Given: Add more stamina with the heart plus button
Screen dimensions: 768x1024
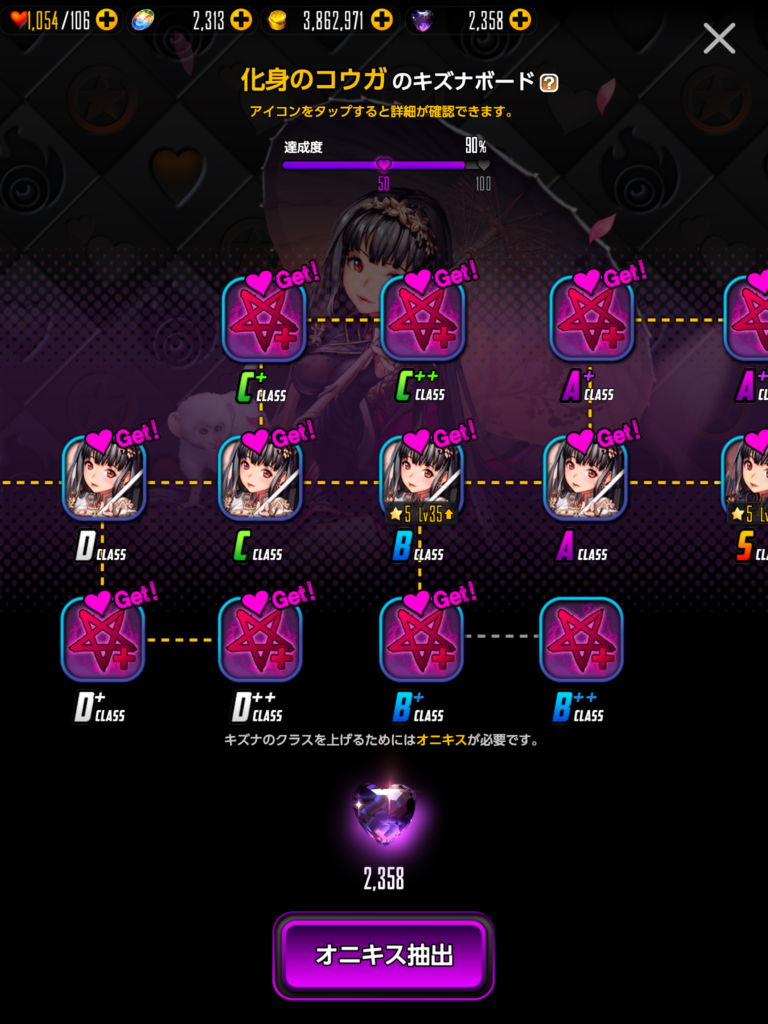Looking at the screenshot, I should (x=107, y=19).
